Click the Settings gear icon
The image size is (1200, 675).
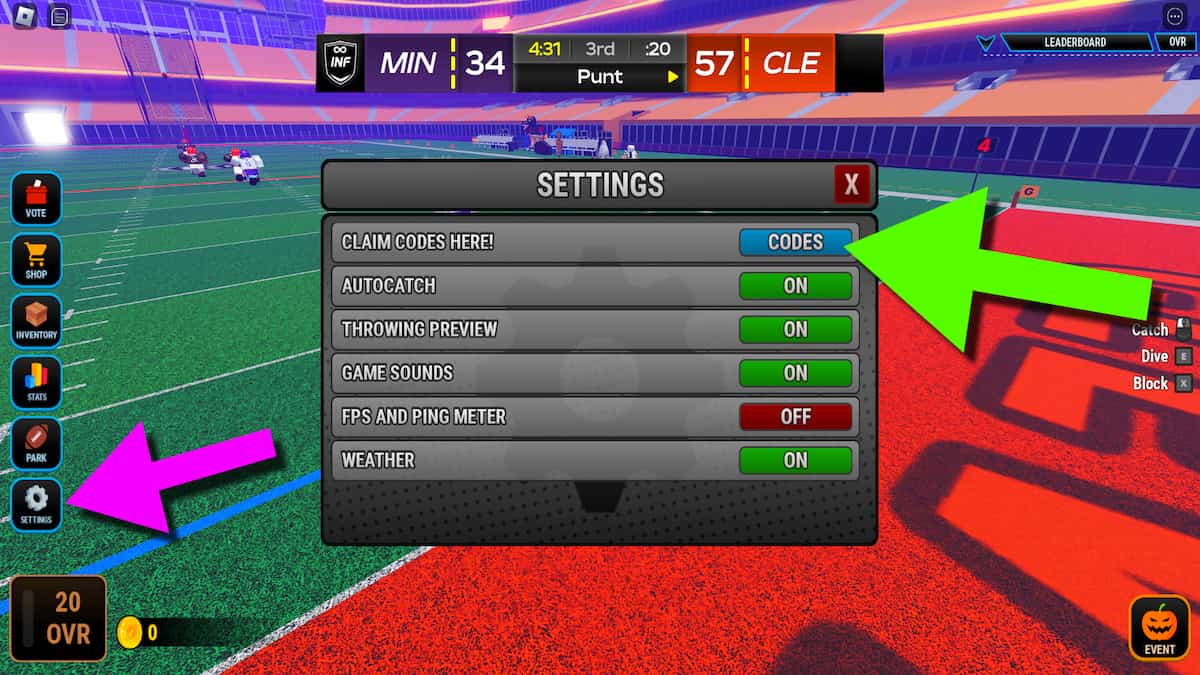pos(36,504)
